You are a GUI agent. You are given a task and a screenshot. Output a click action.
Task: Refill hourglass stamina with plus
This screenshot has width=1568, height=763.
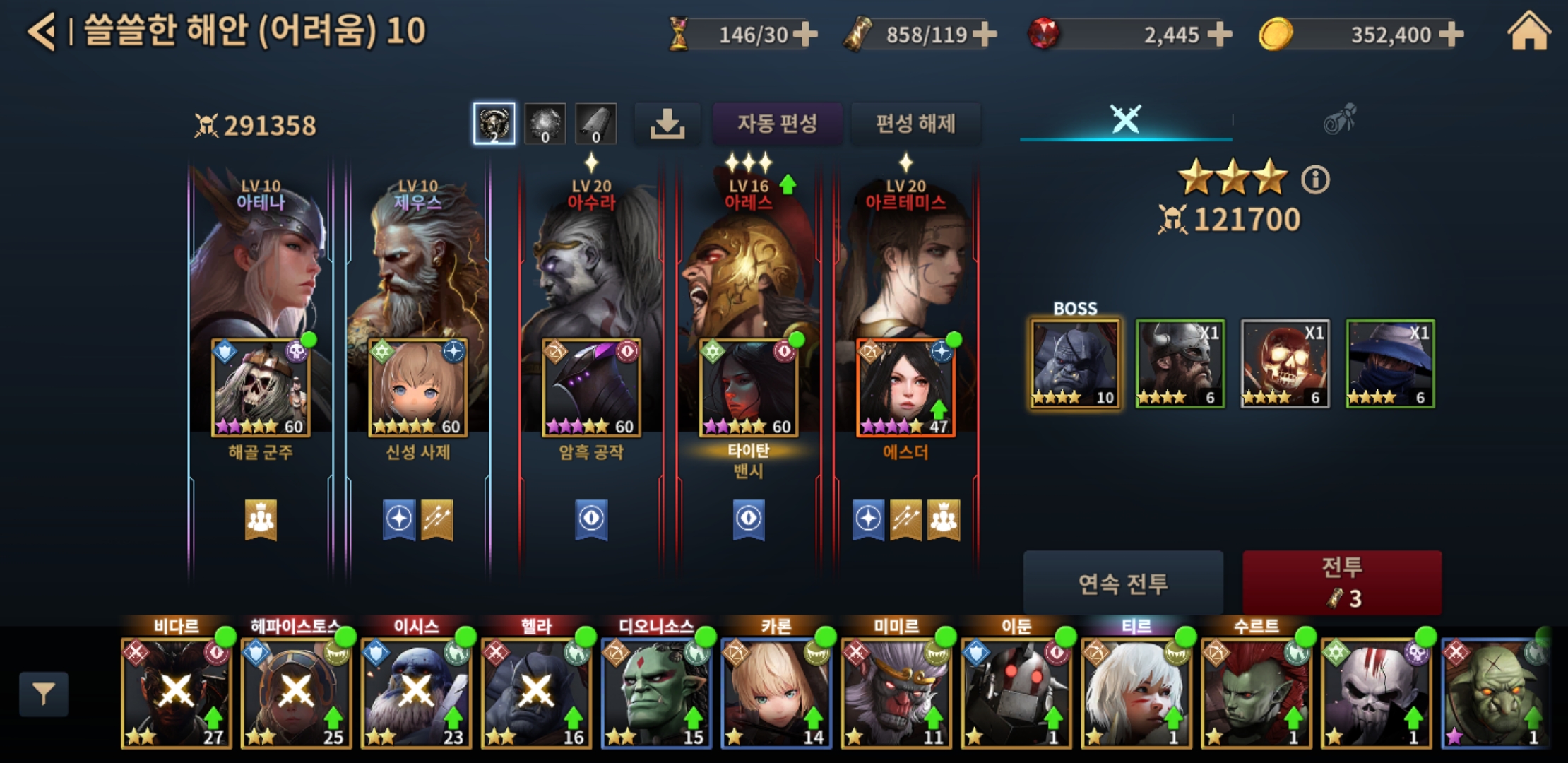pos(805,34)
